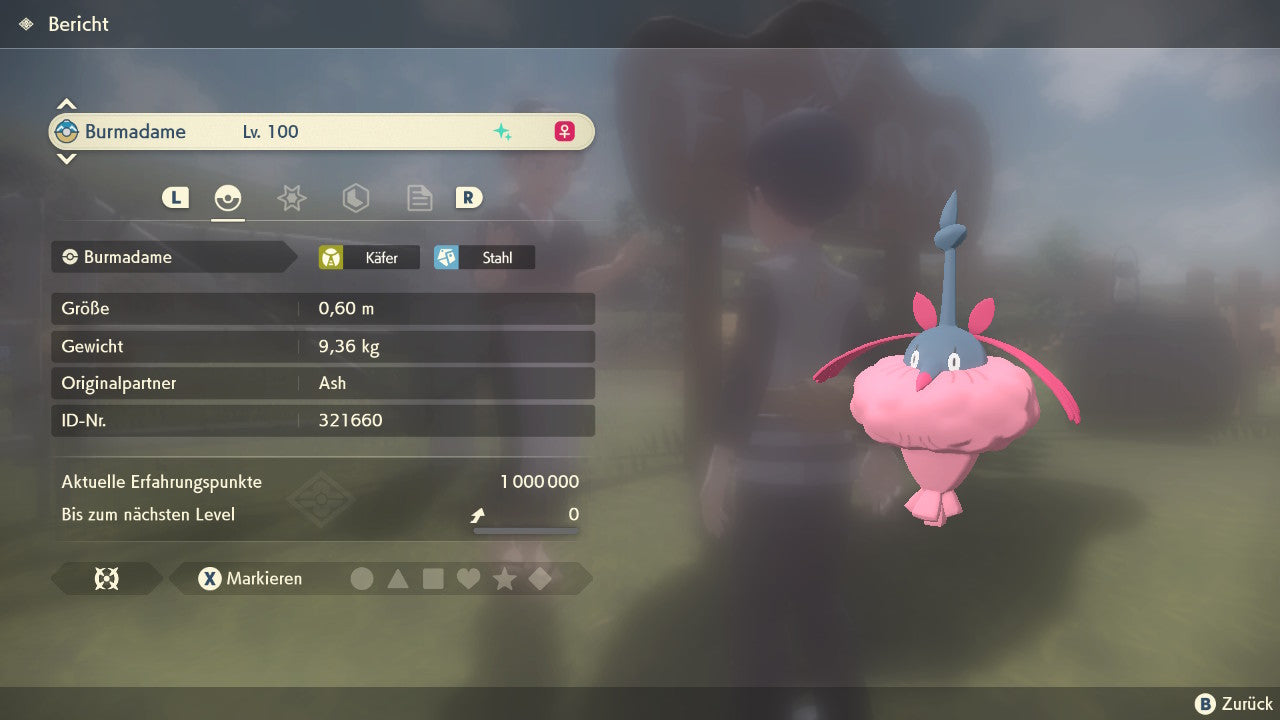Toggle the square marking
Viewport: 1280px width, 720px height.
coord(433,578)
